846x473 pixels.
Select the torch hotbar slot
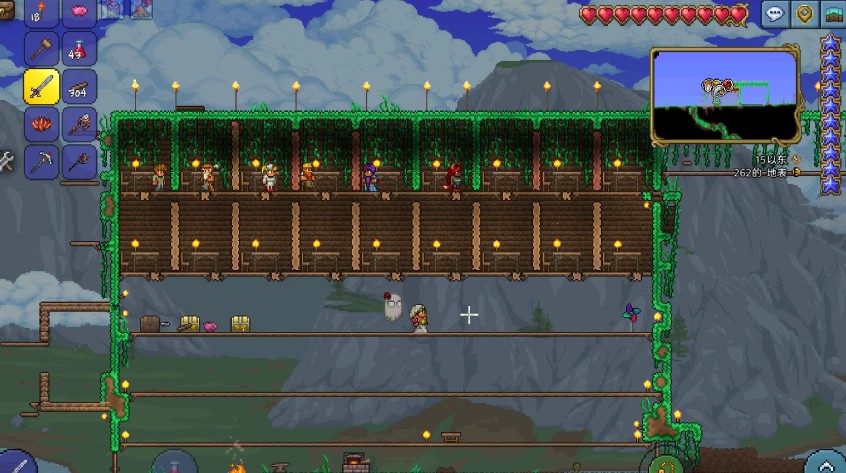[41, 12]
